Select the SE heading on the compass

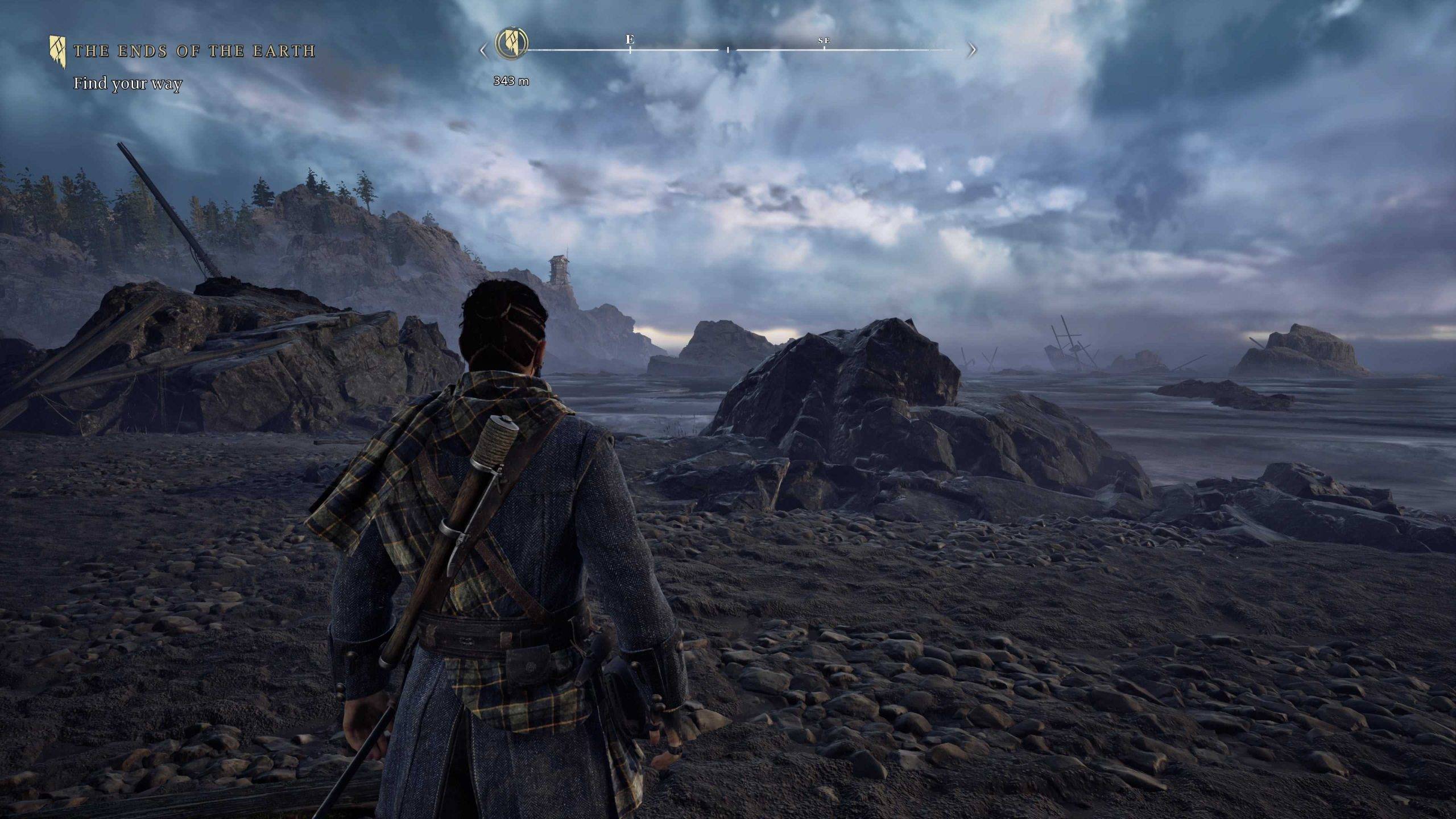coord(824,41)
